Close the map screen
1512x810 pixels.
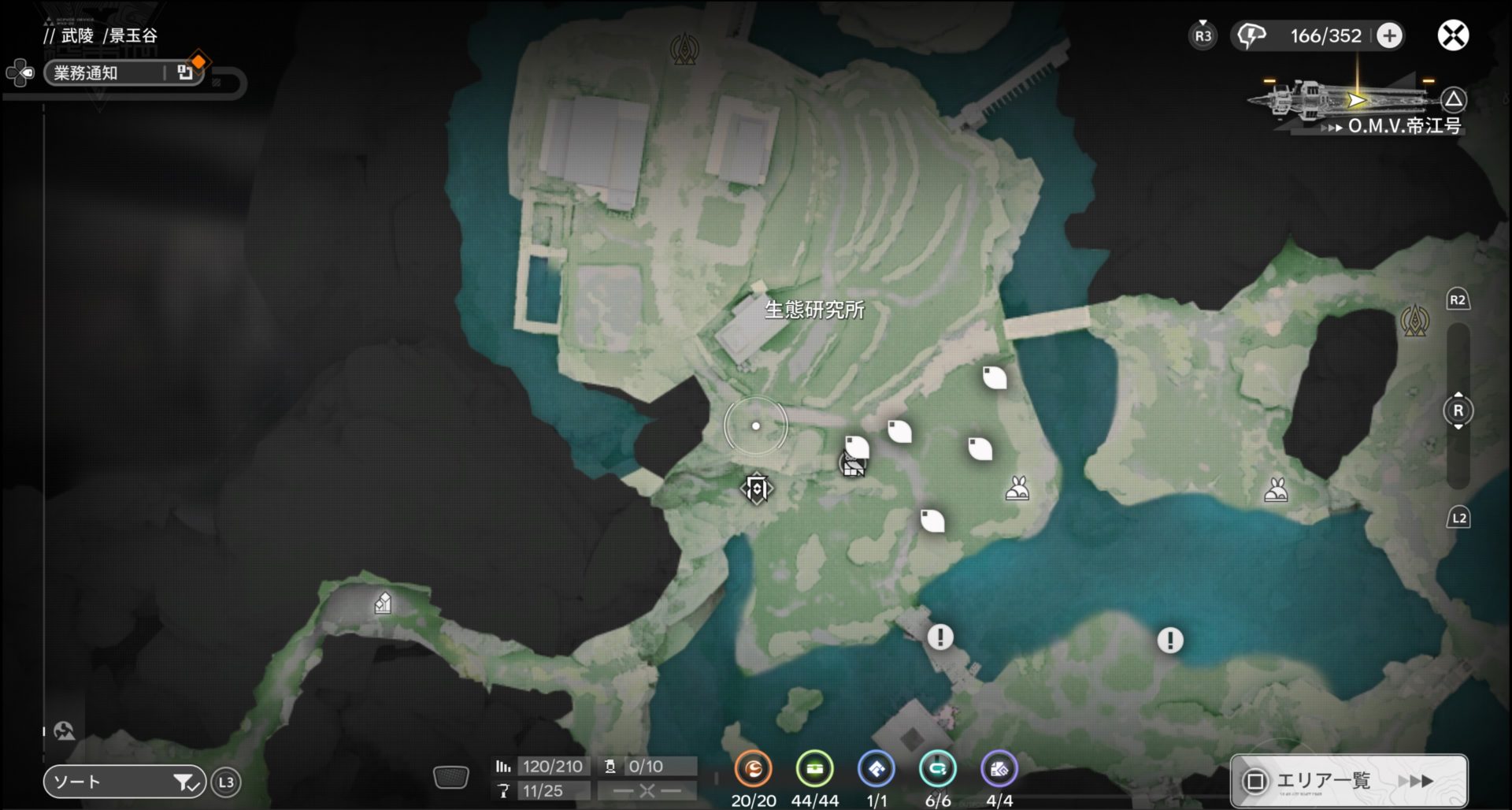click(x=1453, y=35)
